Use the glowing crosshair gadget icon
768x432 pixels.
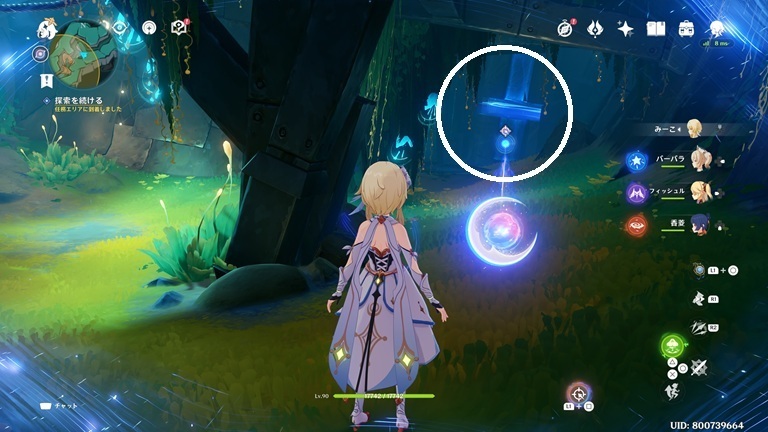[x=577, y=392]
